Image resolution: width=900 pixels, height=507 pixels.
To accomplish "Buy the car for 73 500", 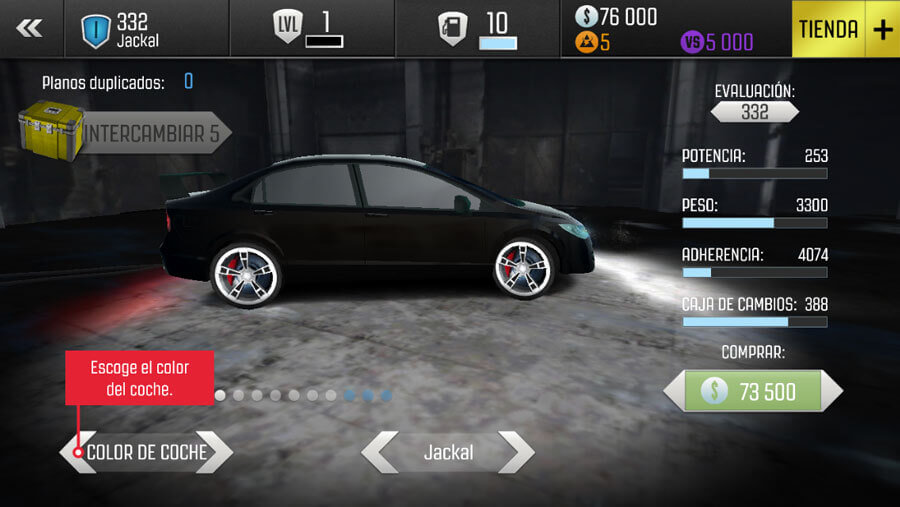I will pyautogui.click(x=752, y=391).
